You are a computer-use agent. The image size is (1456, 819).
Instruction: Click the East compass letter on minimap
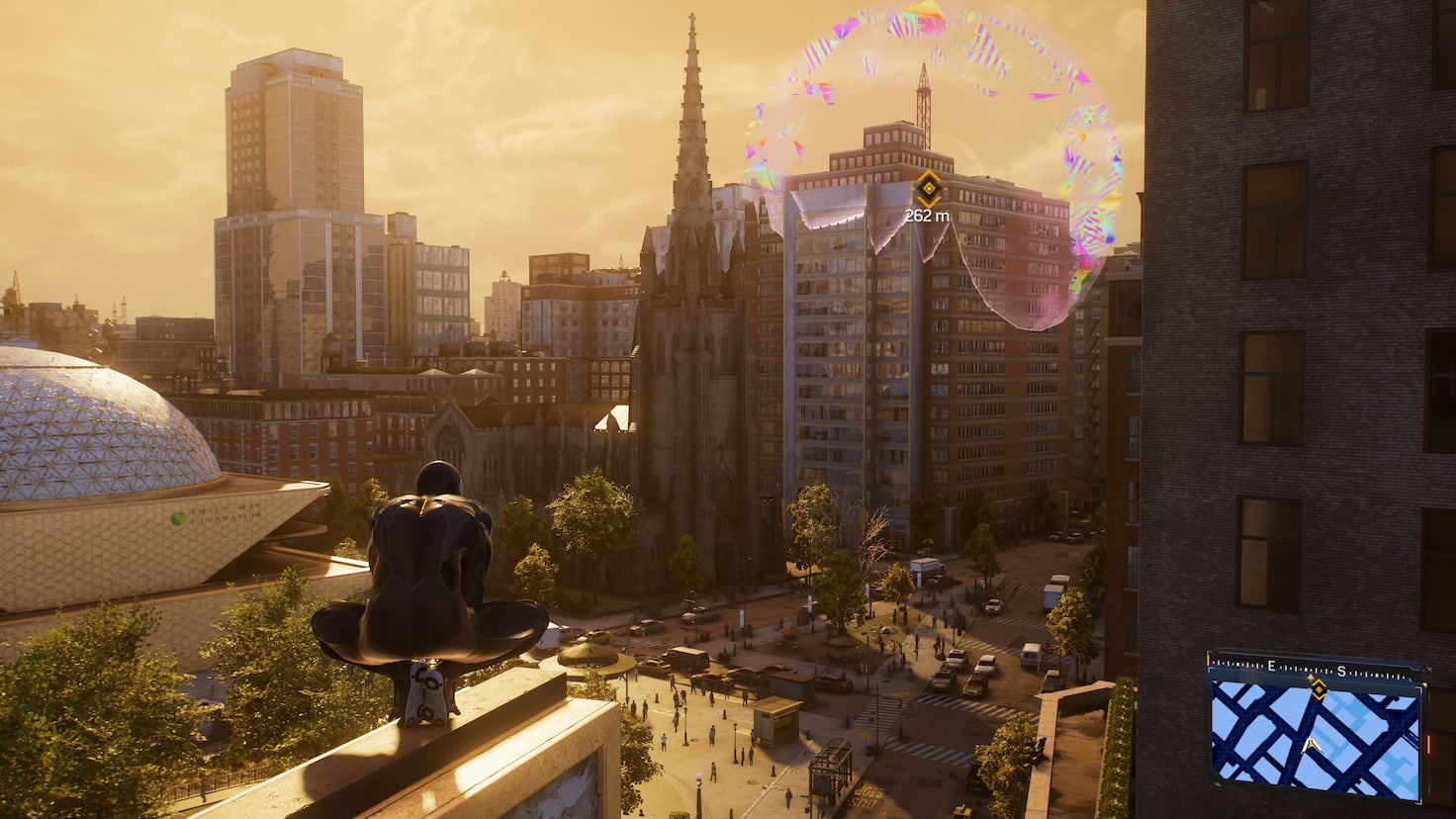pyautogui.click(x=1271, y=666)
